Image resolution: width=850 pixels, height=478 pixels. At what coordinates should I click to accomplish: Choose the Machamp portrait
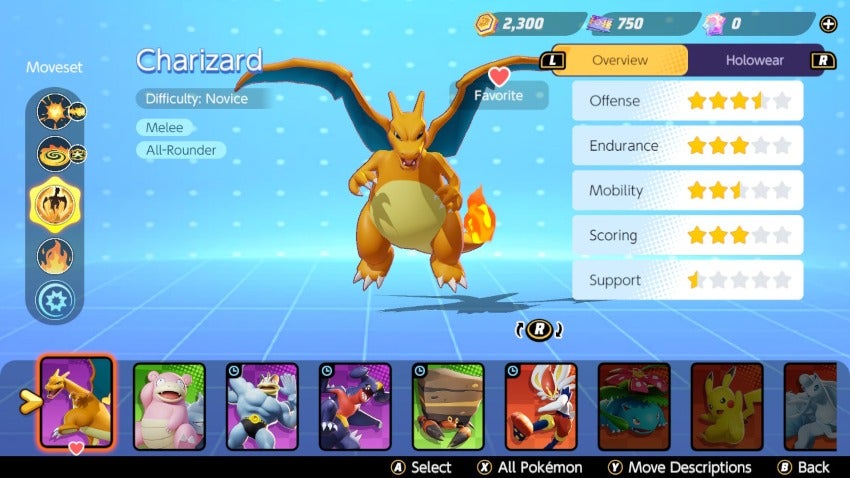(x=262, y=405)
